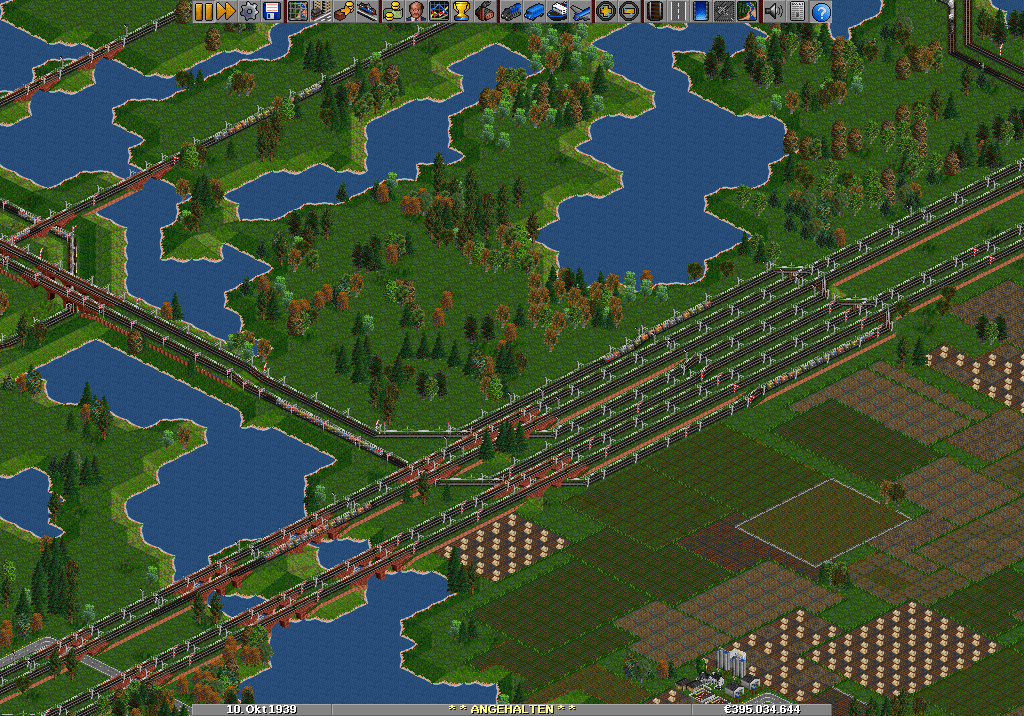Zoom out the view

click(x=628, y=11)
